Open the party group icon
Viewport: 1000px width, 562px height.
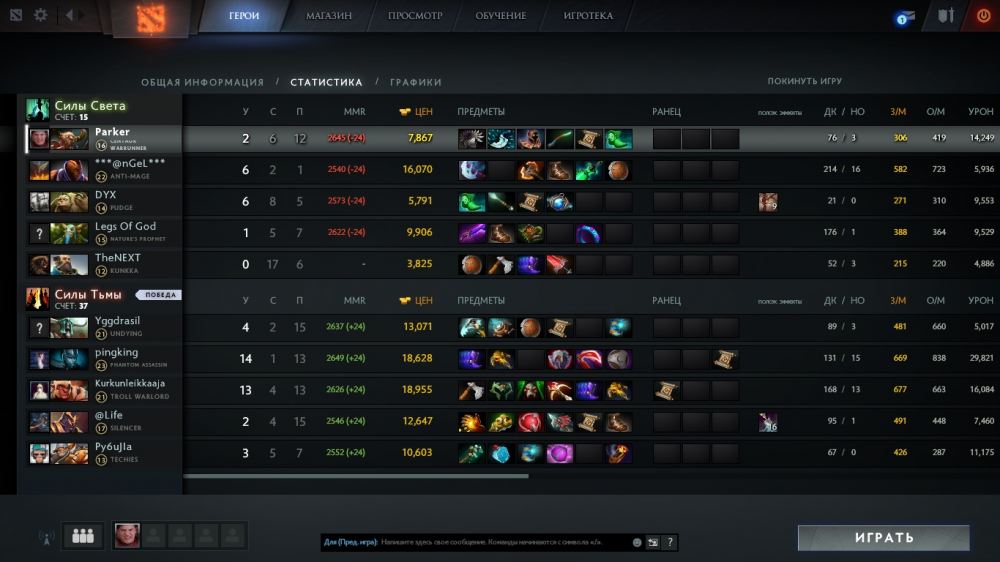coord(83,537)
